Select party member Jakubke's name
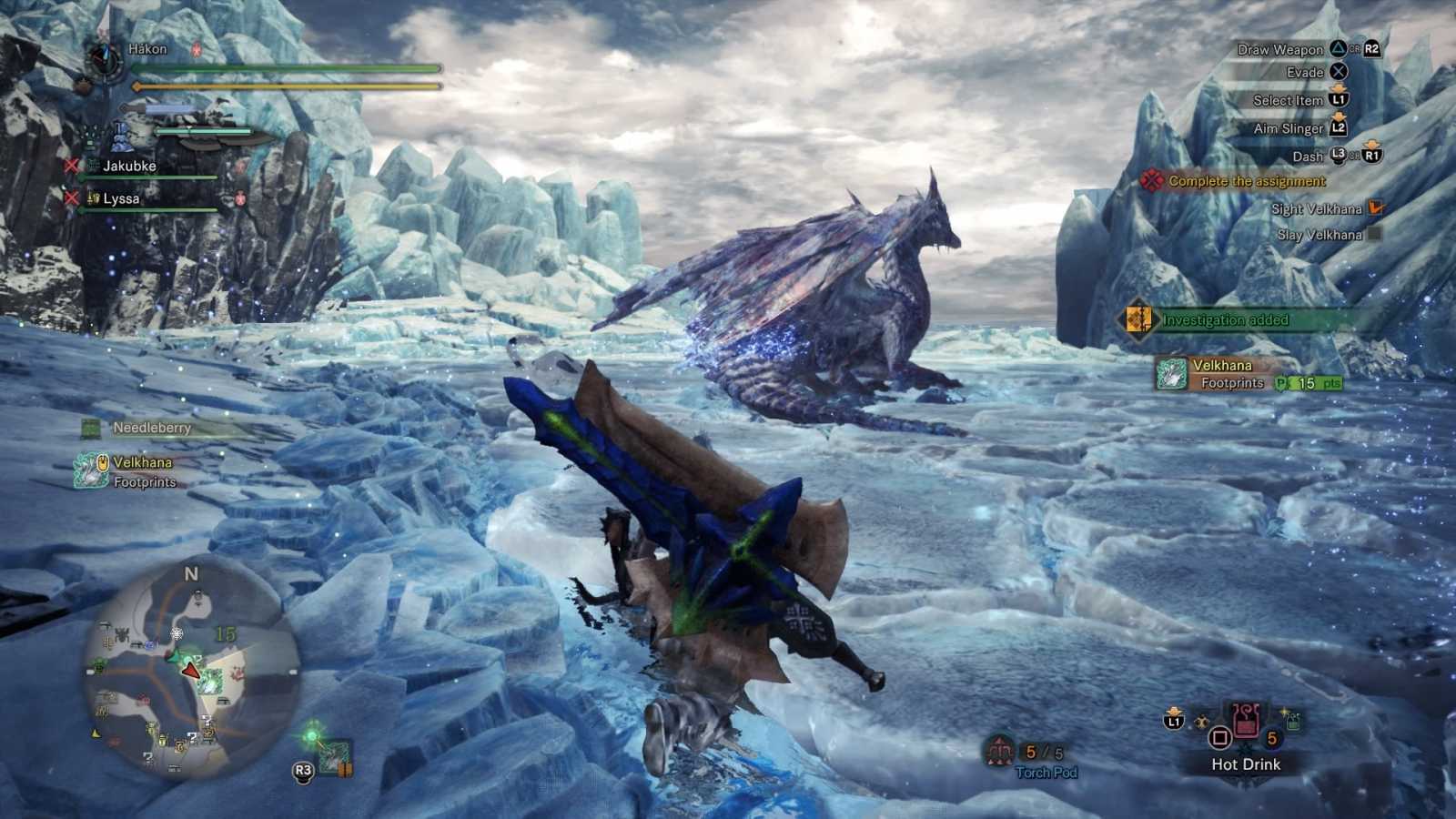The image size is (1456, 819). [129, 166]
